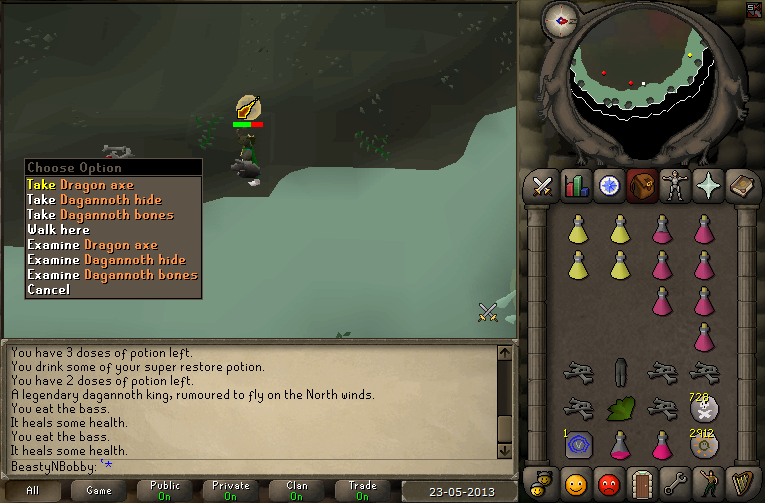Select Take Dagannoth hide option
Screen dimensions: 765x503
(99, 200)
